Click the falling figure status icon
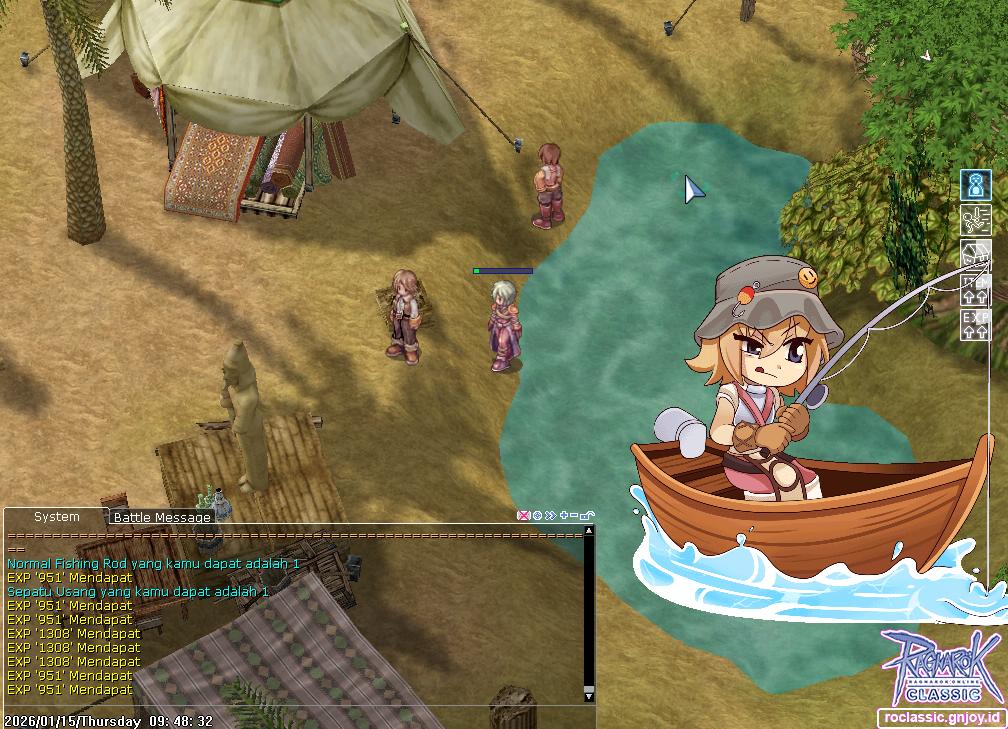The image size is (1008, 729). click(976, 220)
